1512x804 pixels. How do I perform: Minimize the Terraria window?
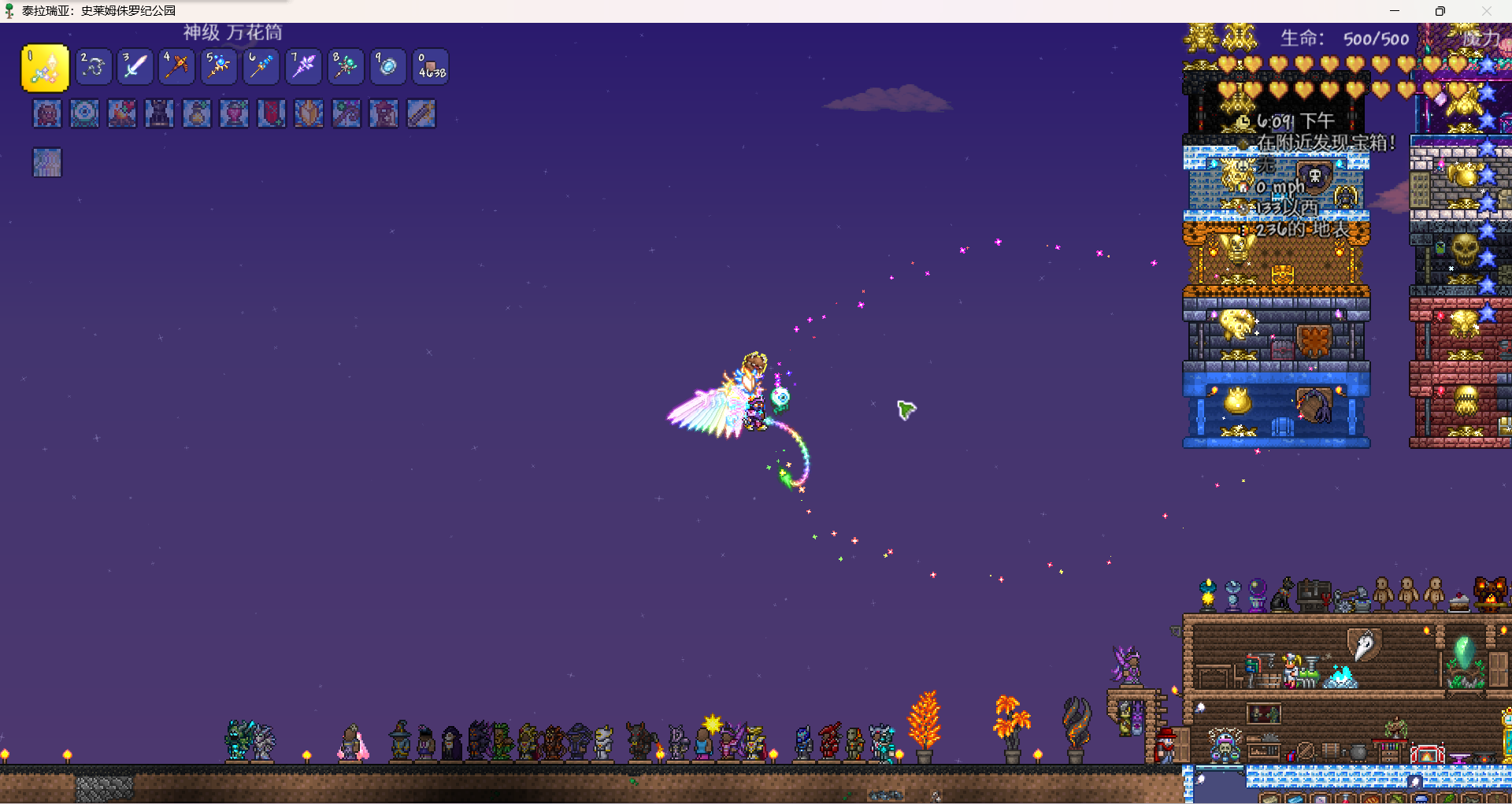1395,11
